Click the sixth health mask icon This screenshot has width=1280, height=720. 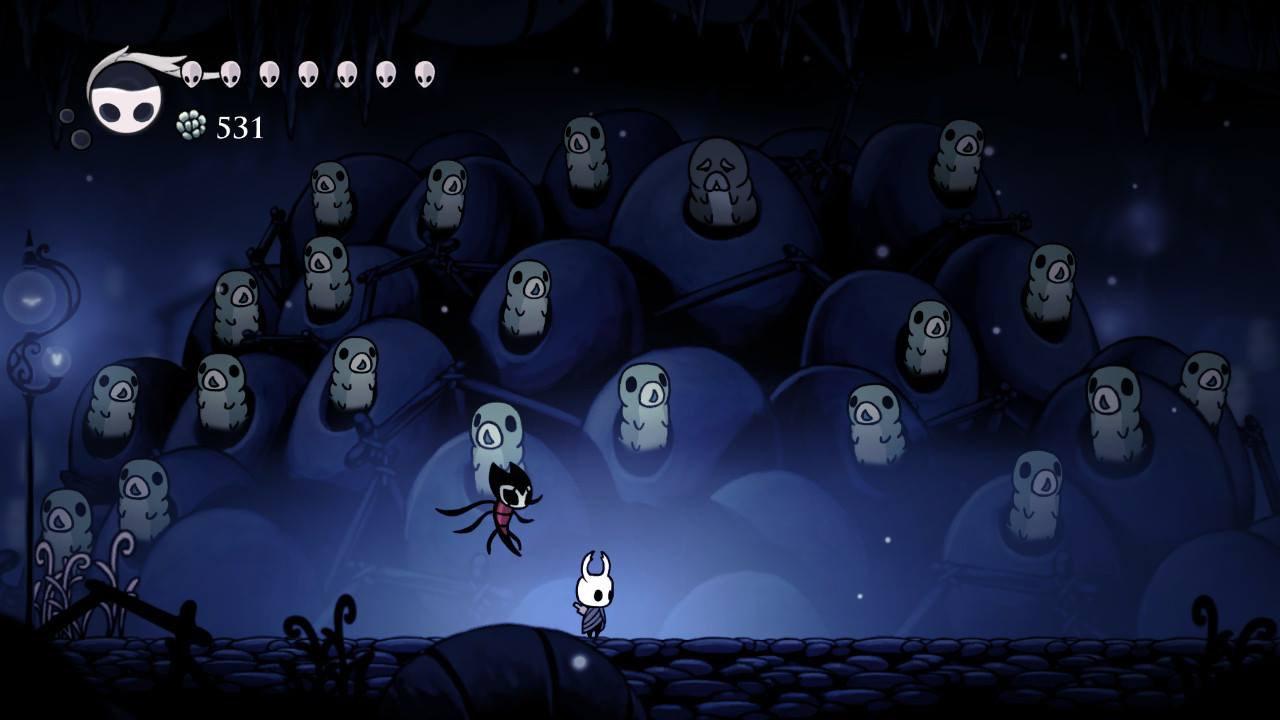382,72
